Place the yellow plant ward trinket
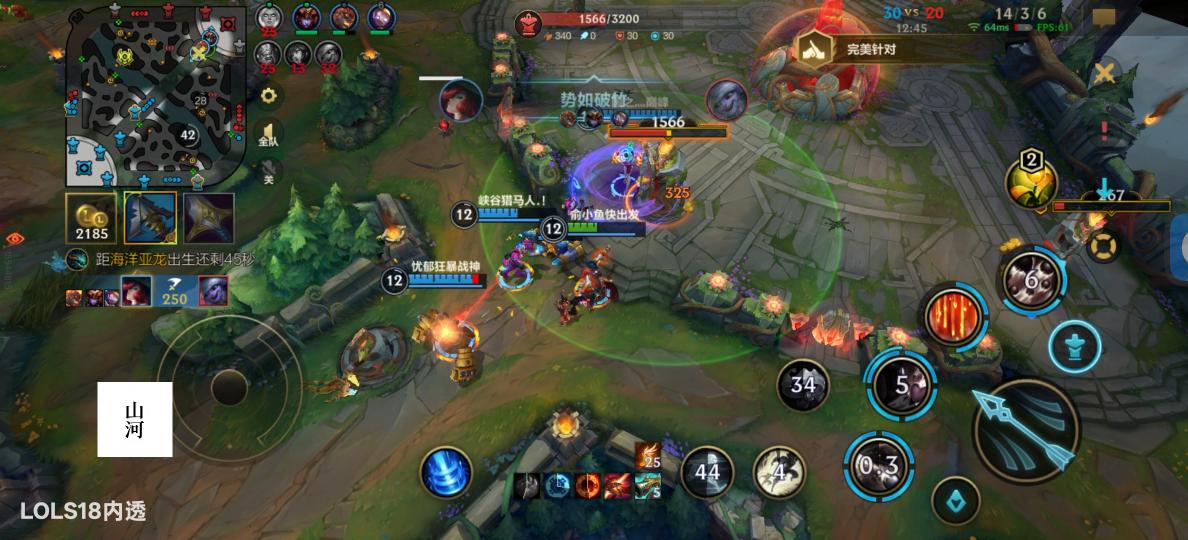Viewport: 1188px width, 540px height. (x=1033, y=185)
